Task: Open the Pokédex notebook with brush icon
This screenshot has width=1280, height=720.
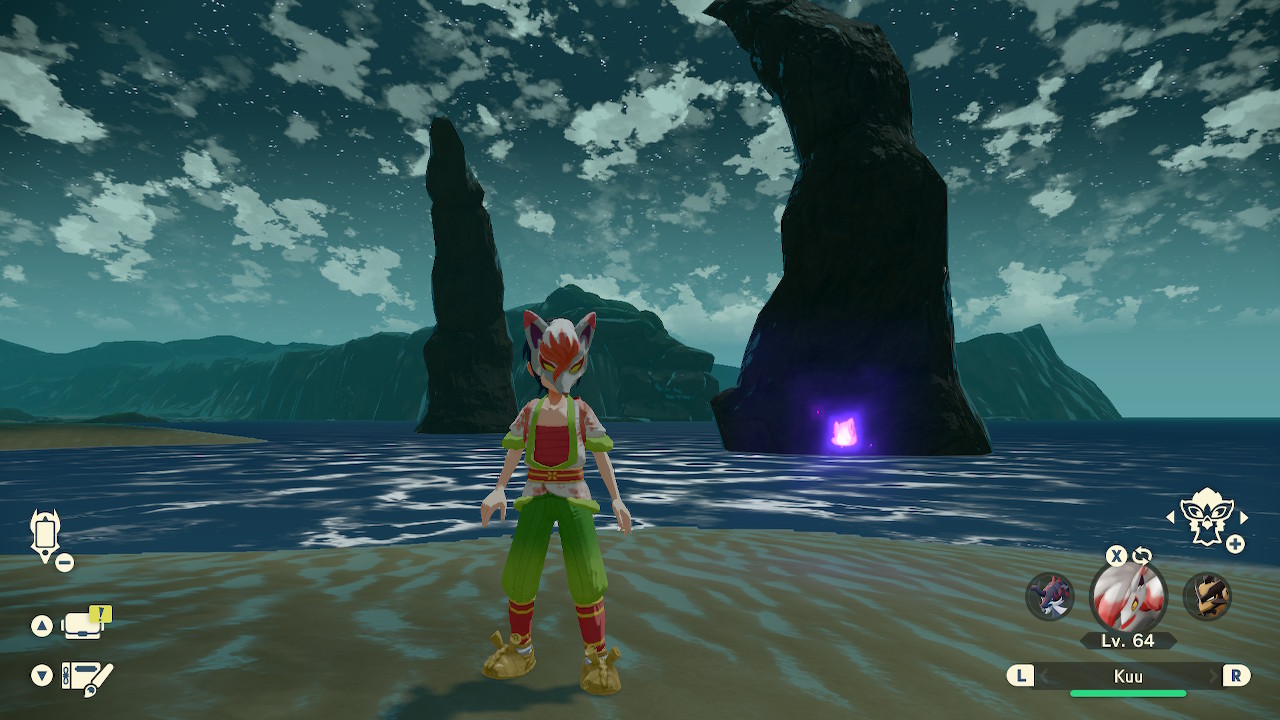Action: [87, 676]
